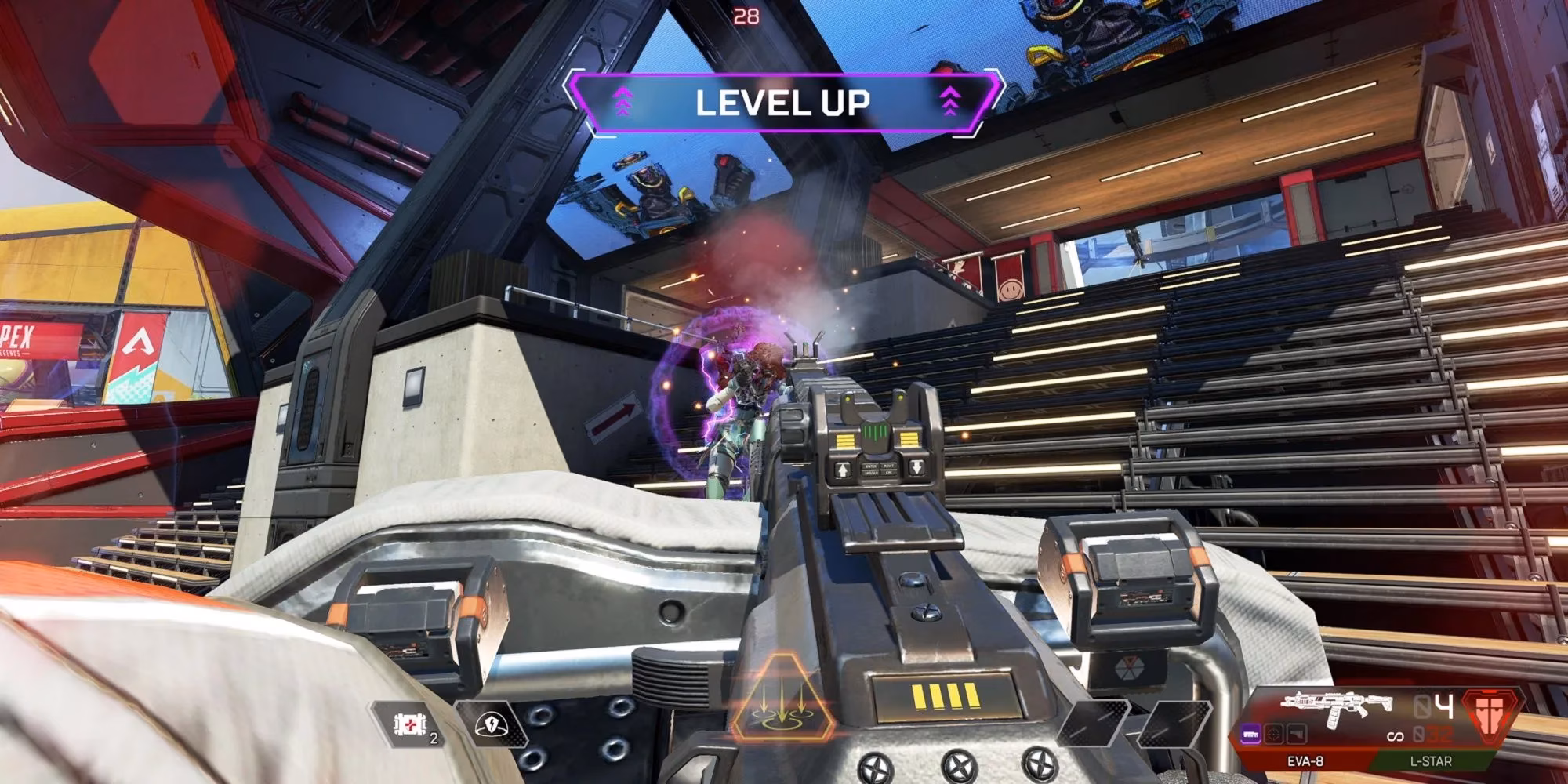Image resolution: width=1568 pixels, height=784 pixels.
Task: Select the infinity ammo symbol next to EVA-8
Action: [x=1396, y=736]
